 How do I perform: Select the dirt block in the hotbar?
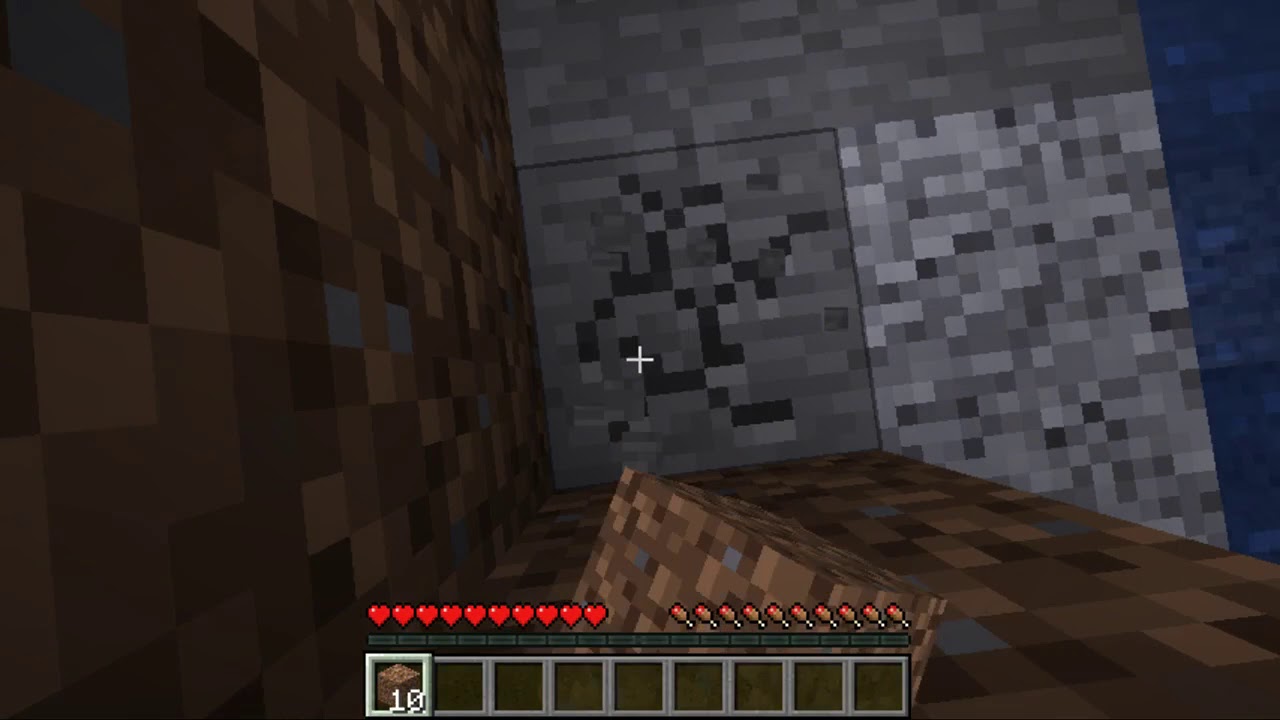[397, 684]
